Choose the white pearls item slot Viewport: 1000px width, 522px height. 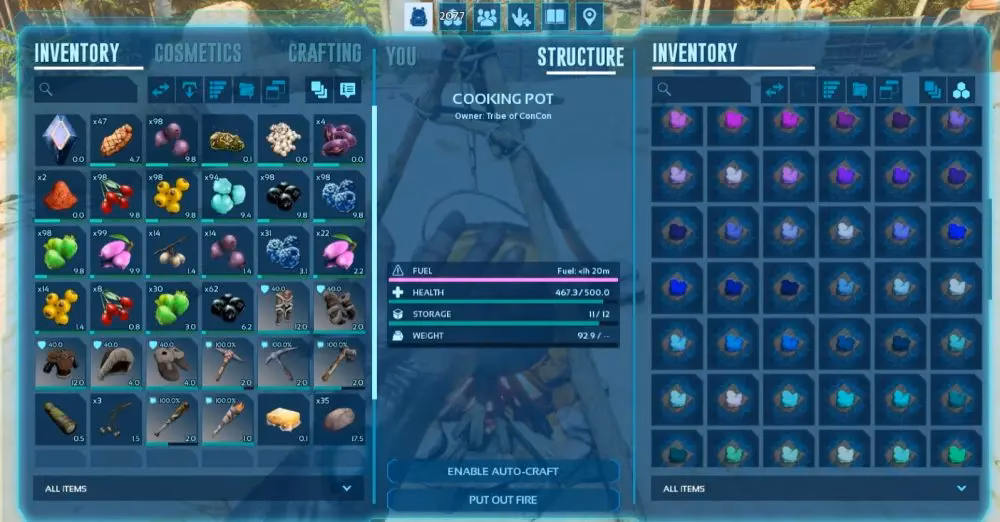coord(284,140)
